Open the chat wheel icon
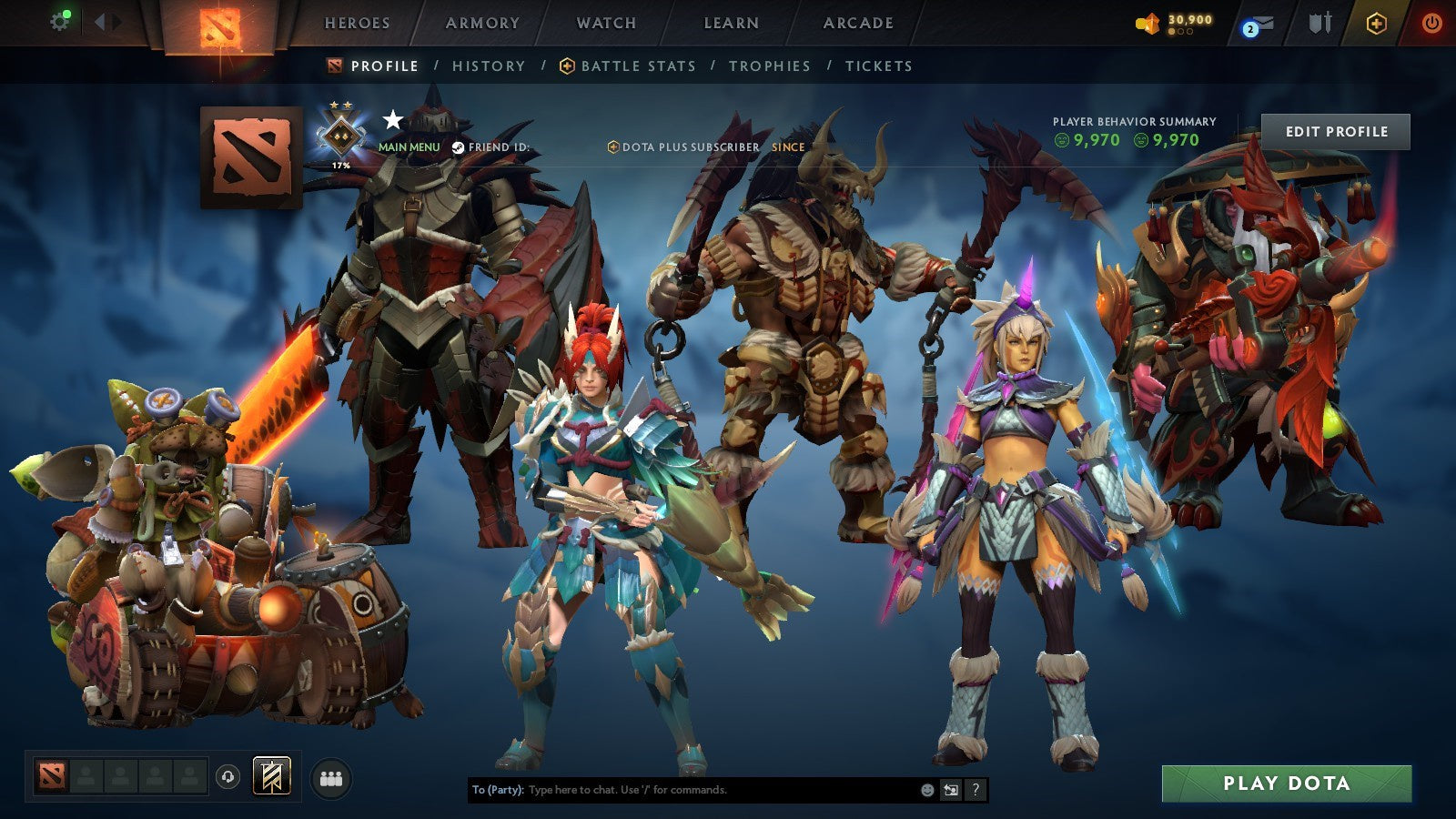1456x819 pixels. coord(952,790)
